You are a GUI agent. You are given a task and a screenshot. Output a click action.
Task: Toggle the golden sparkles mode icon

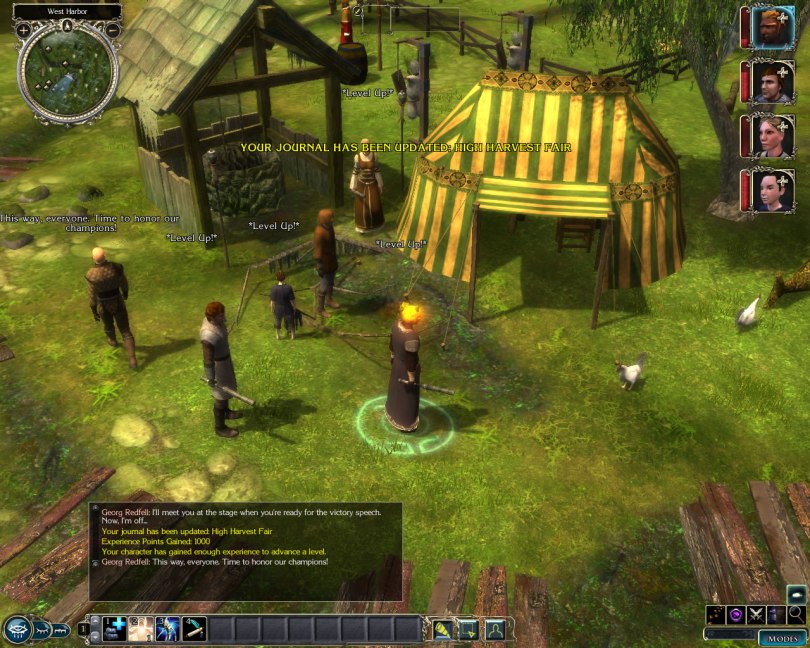pos(716,615)
